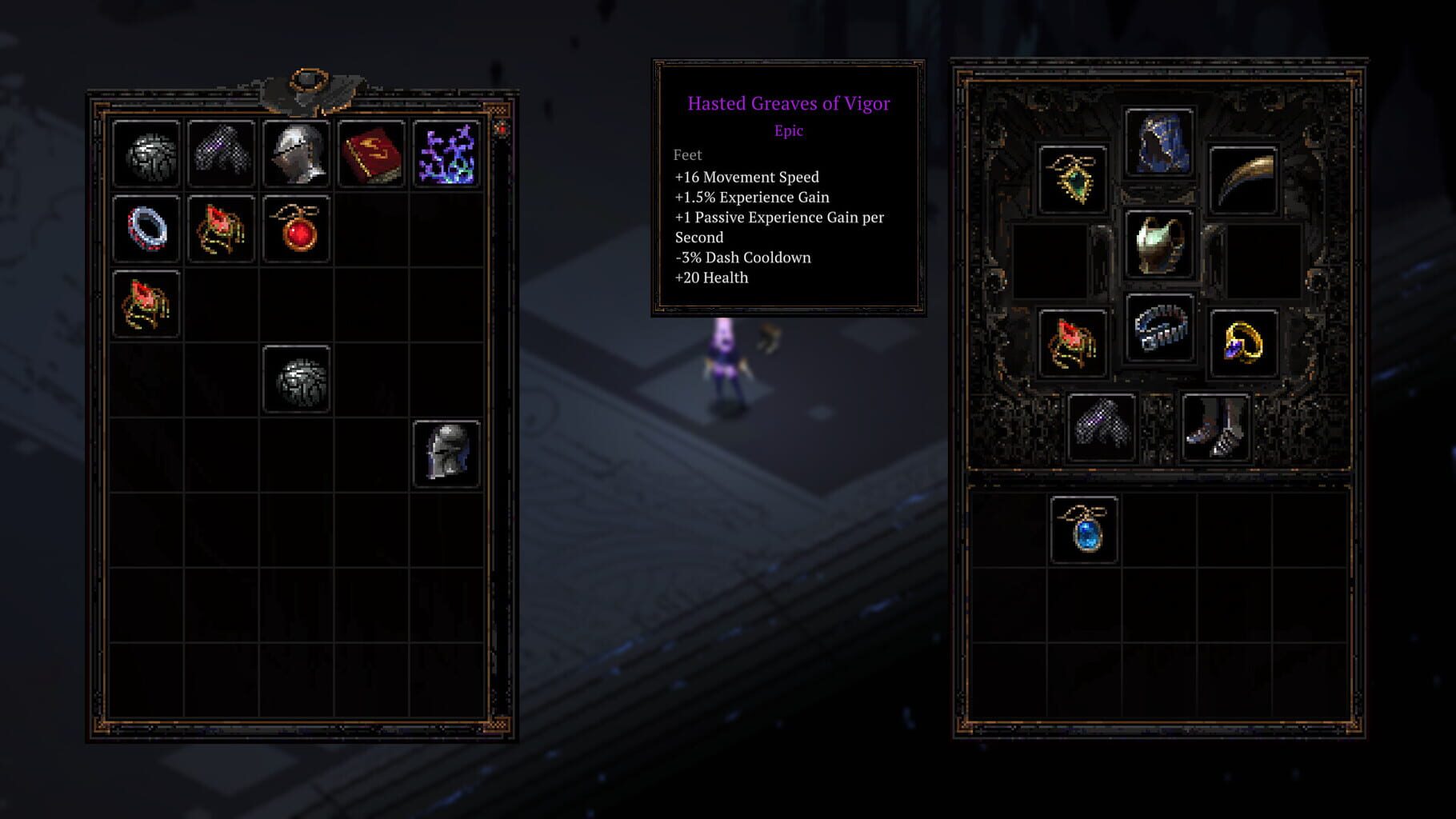
Task: Select the knight helmet in the inventory
Action: pyautogui.click(x=296, y=154)
